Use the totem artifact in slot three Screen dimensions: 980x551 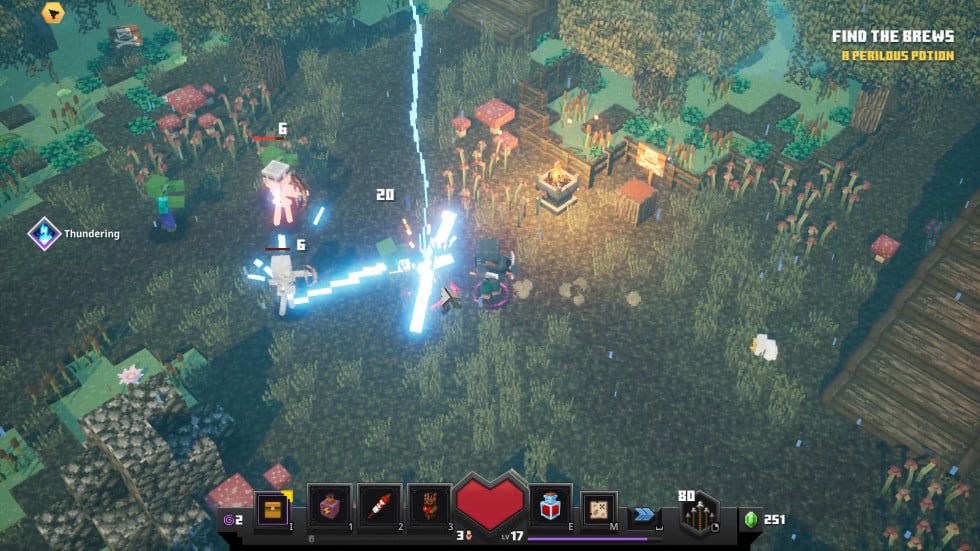click(430, 506)
